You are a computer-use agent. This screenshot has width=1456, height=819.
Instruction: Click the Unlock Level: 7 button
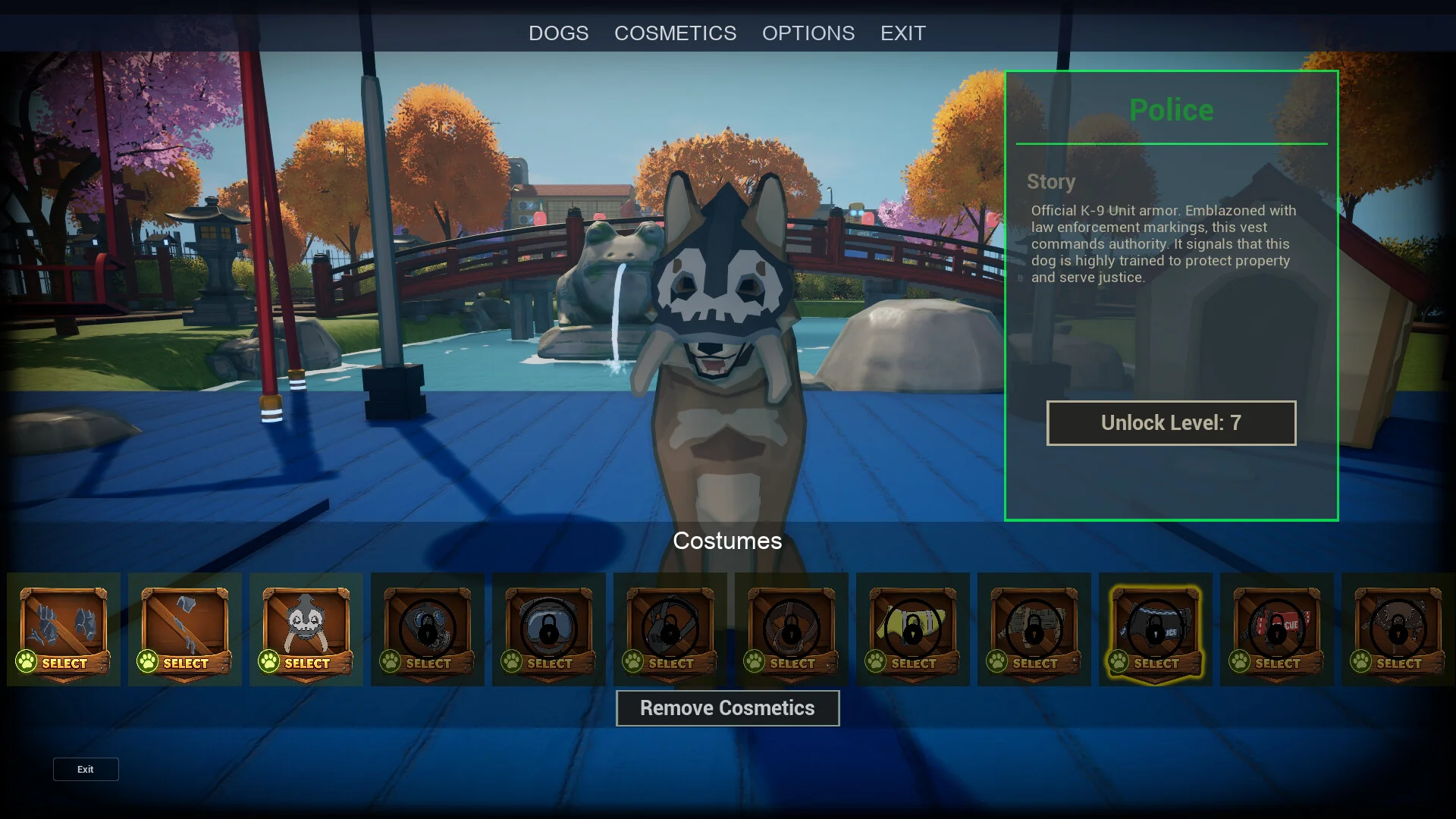1171,423
